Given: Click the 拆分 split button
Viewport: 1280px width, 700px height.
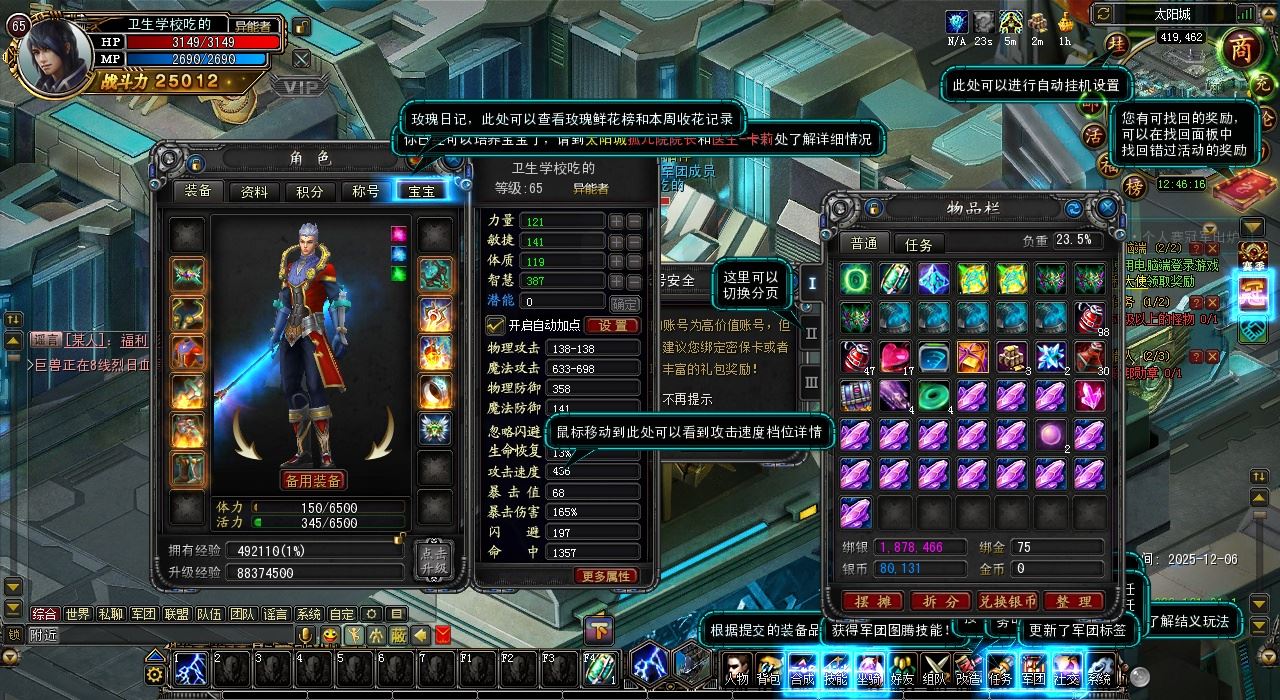Looking at the screenshot, I should 940,601.
